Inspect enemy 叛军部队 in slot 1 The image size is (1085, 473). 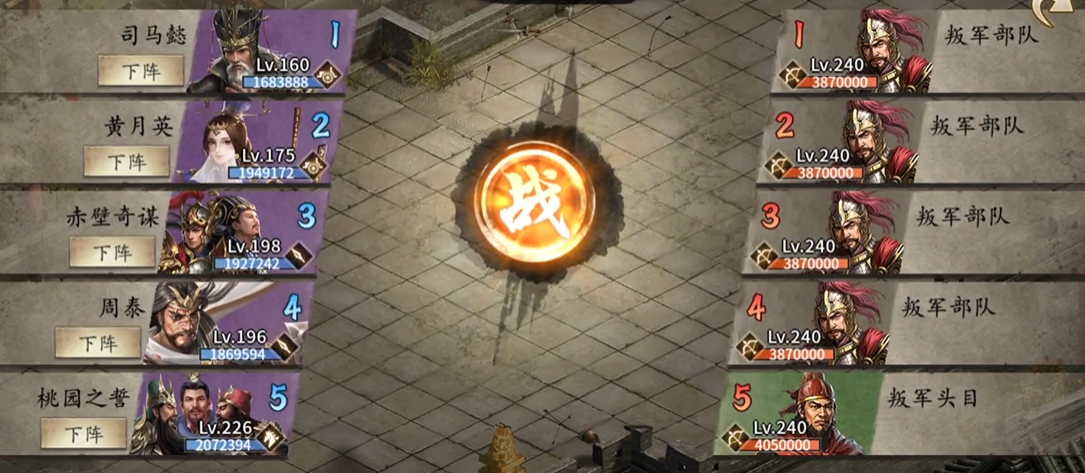click(x=888, y=52)
